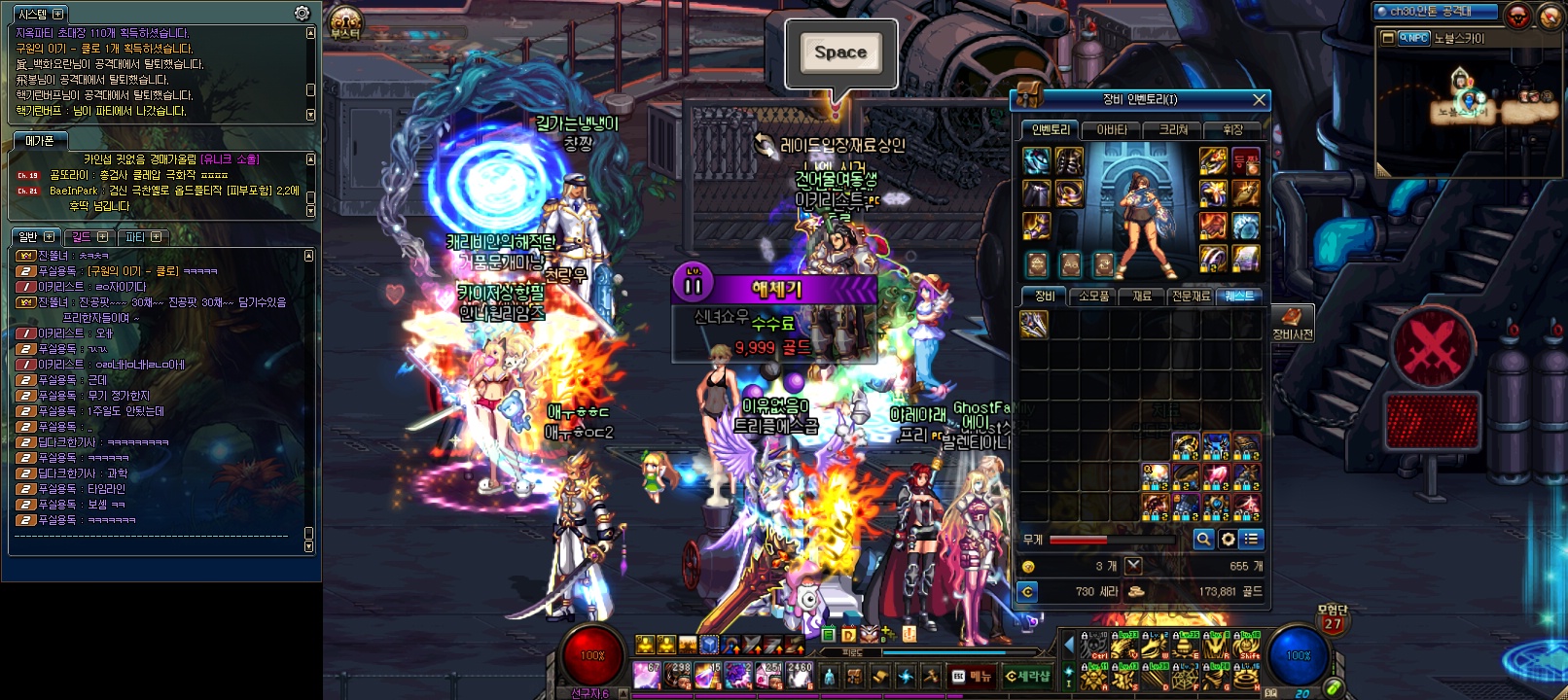The height and width of the screenshot is (700, 1568).
Task: Open the 세라샵 cash shop
Action: pyautogui.click(x=1027, y=676)
